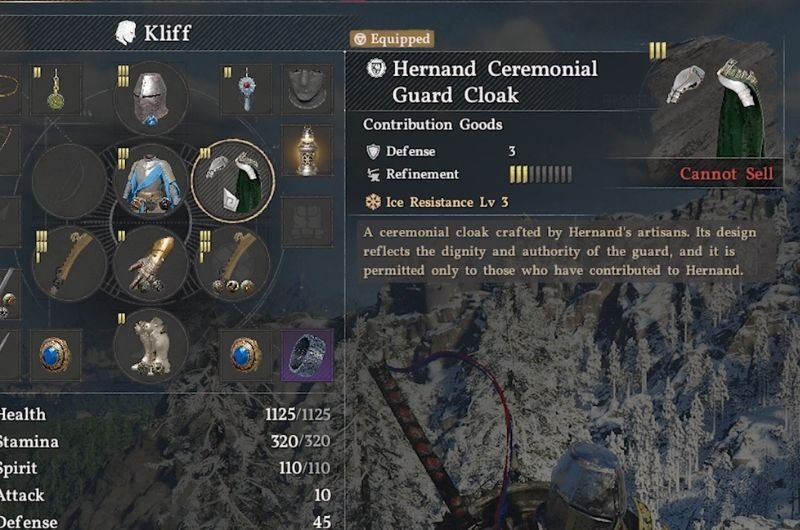Select the pale fur boots slot
800x530 pixels.
152,345
